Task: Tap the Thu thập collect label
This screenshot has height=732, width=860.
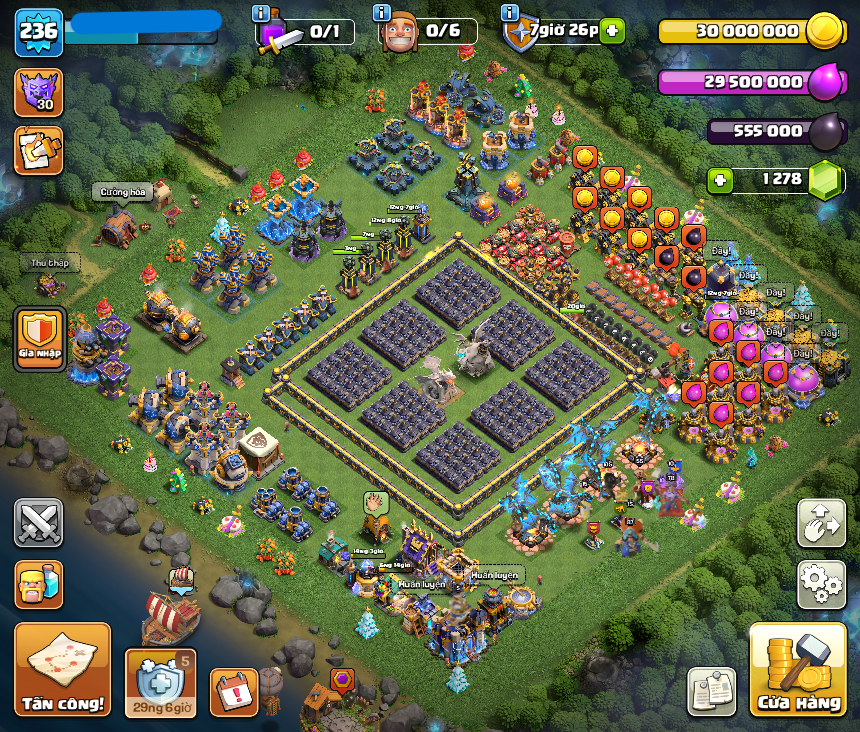Action: (x=49, y=264)
